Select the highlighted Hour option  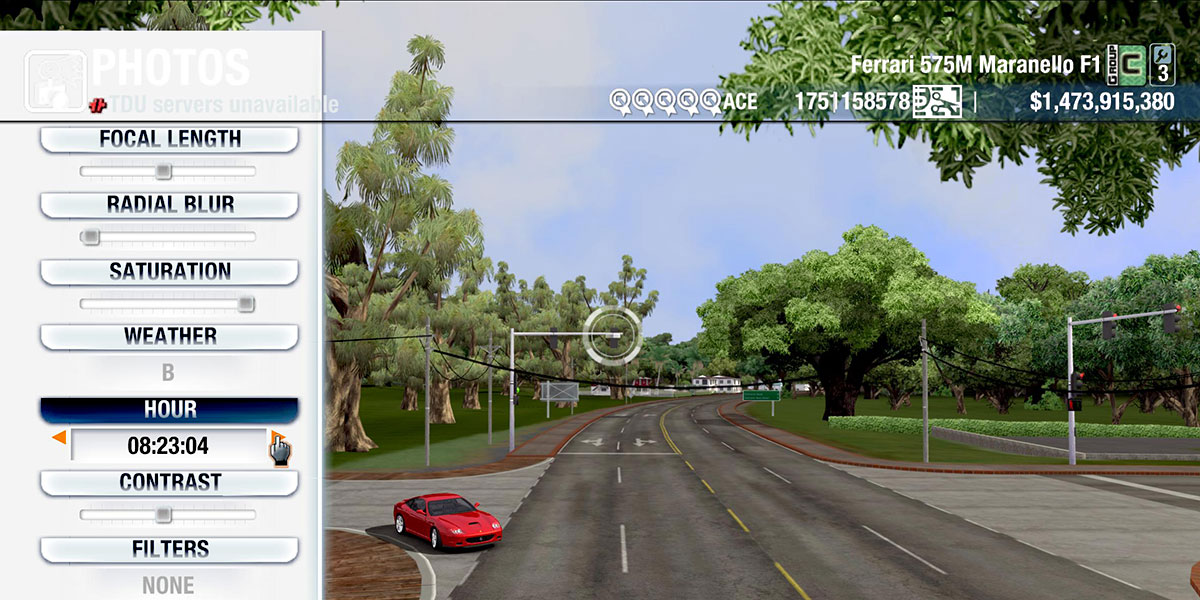[169, 410]
